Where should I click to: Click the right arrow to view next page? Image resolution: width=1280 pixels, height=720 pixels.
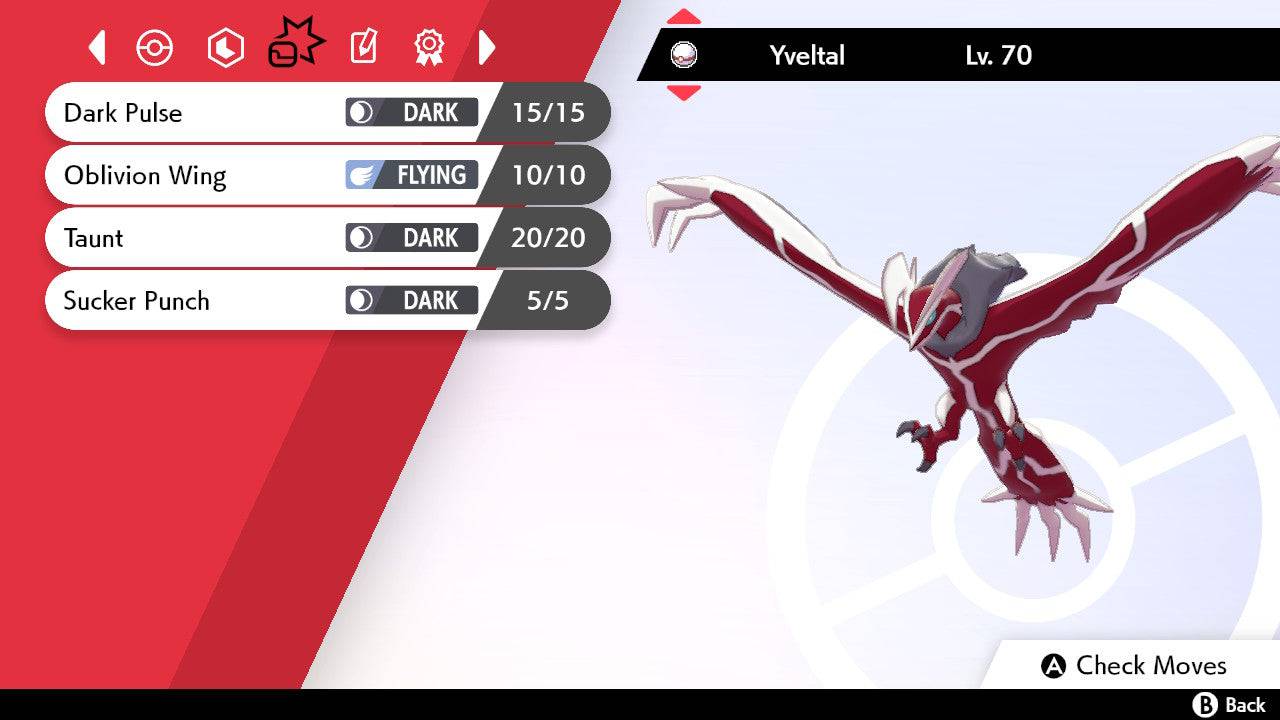pyautogui.click(x=487, y=46)
